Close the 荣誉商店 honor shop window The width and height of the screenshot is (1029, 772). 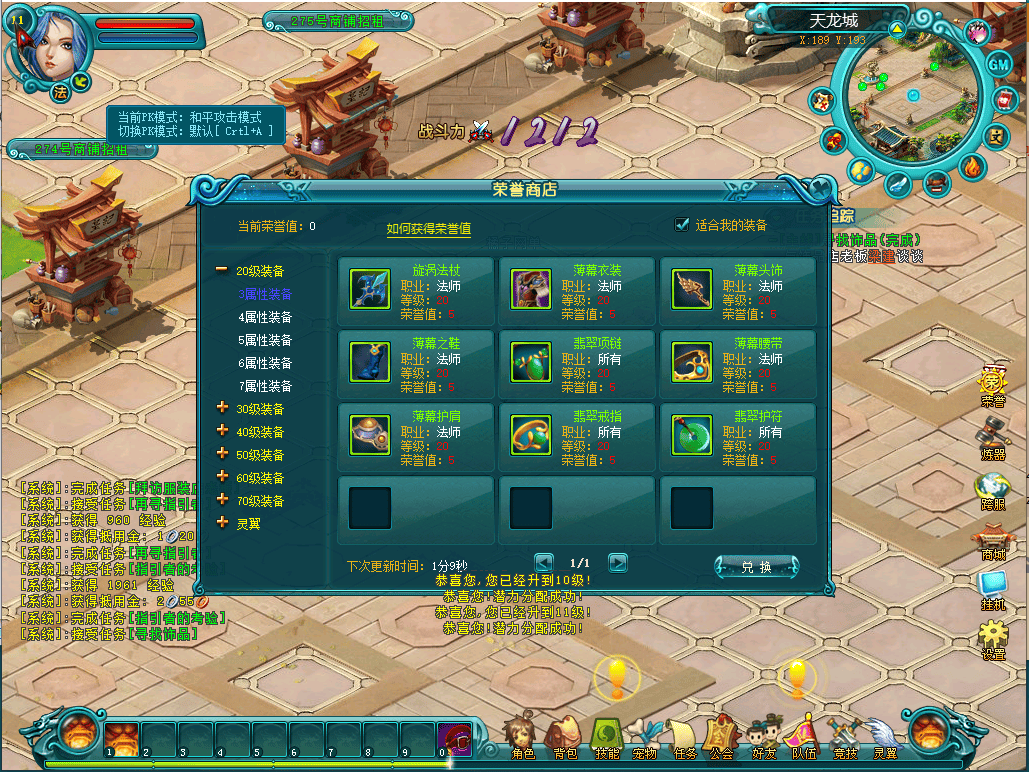[x=819, y=188]
